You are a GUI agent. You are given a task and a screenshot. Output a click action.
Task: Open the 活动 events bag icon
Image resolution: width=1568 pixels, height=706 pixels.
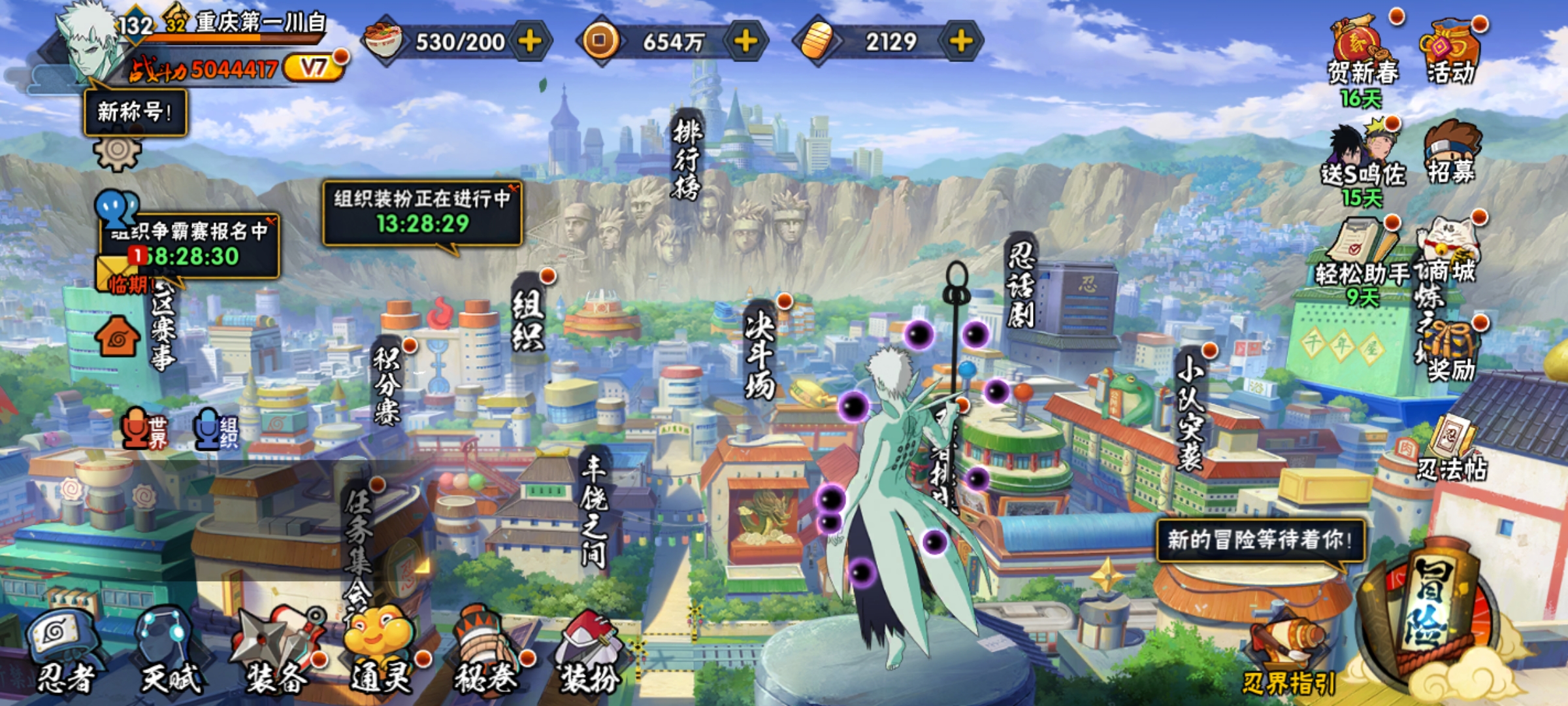coord(1450,52)
